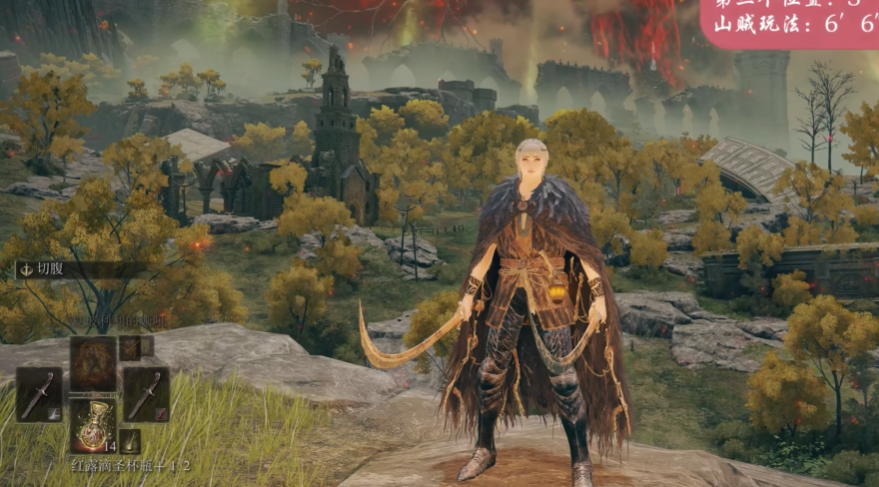Select the memorized spell slot
Screen dimensions: 879x487
click(93, 361)
